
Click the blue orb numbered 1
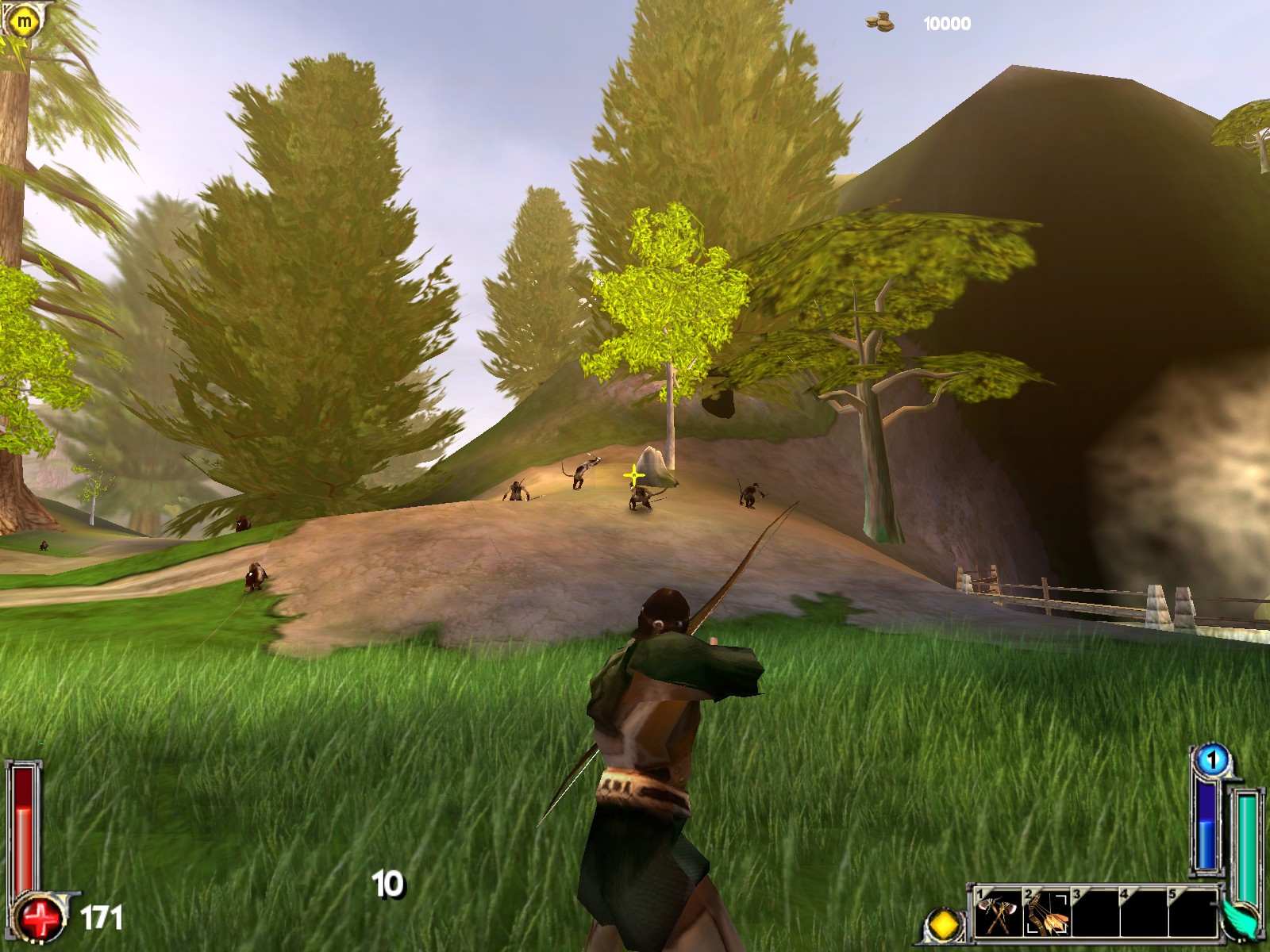coord(1211,761)
